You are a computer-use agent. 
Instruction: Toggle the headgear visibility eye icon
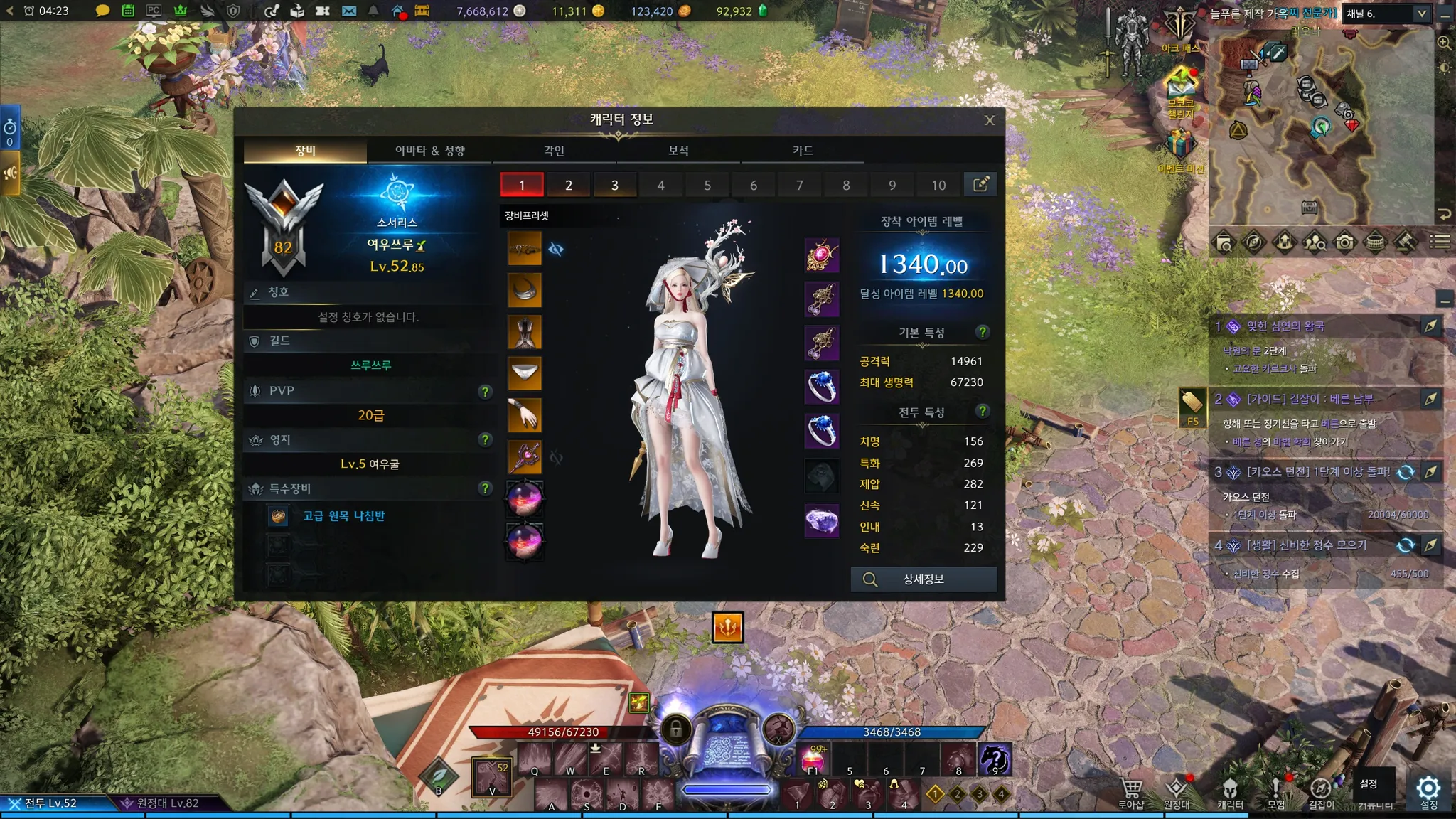[x=556, y=250]
